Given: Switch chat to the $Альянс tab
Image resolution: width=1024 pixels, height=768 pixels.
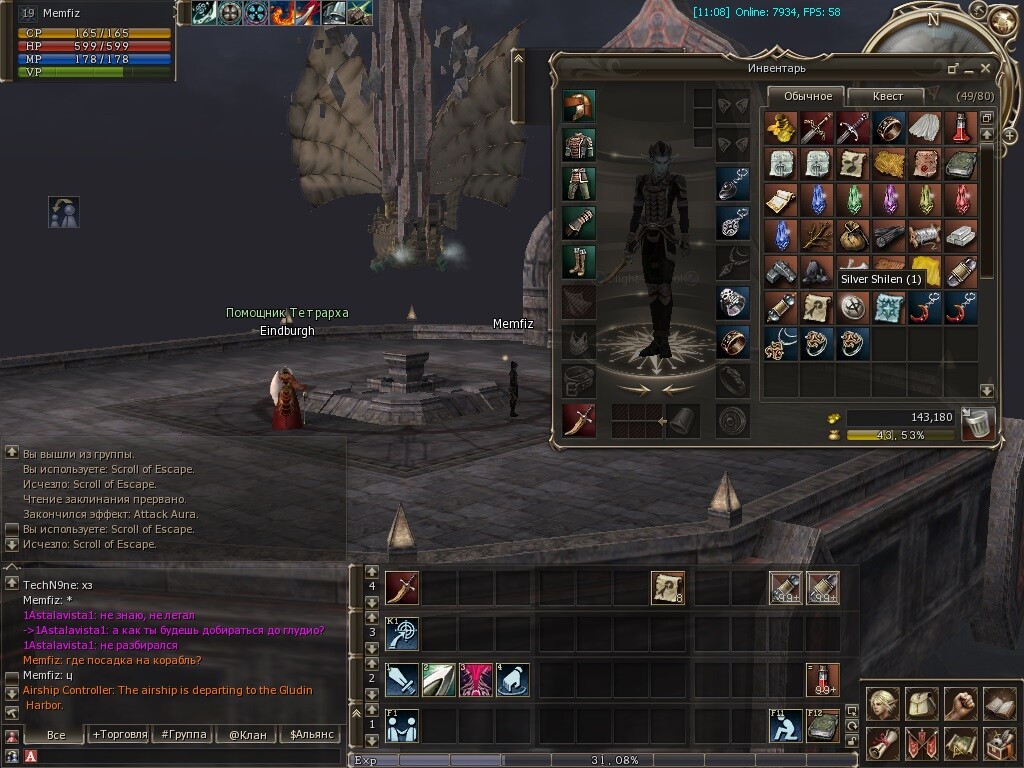Looking at the screenshot, I should (x=312, y=734).
